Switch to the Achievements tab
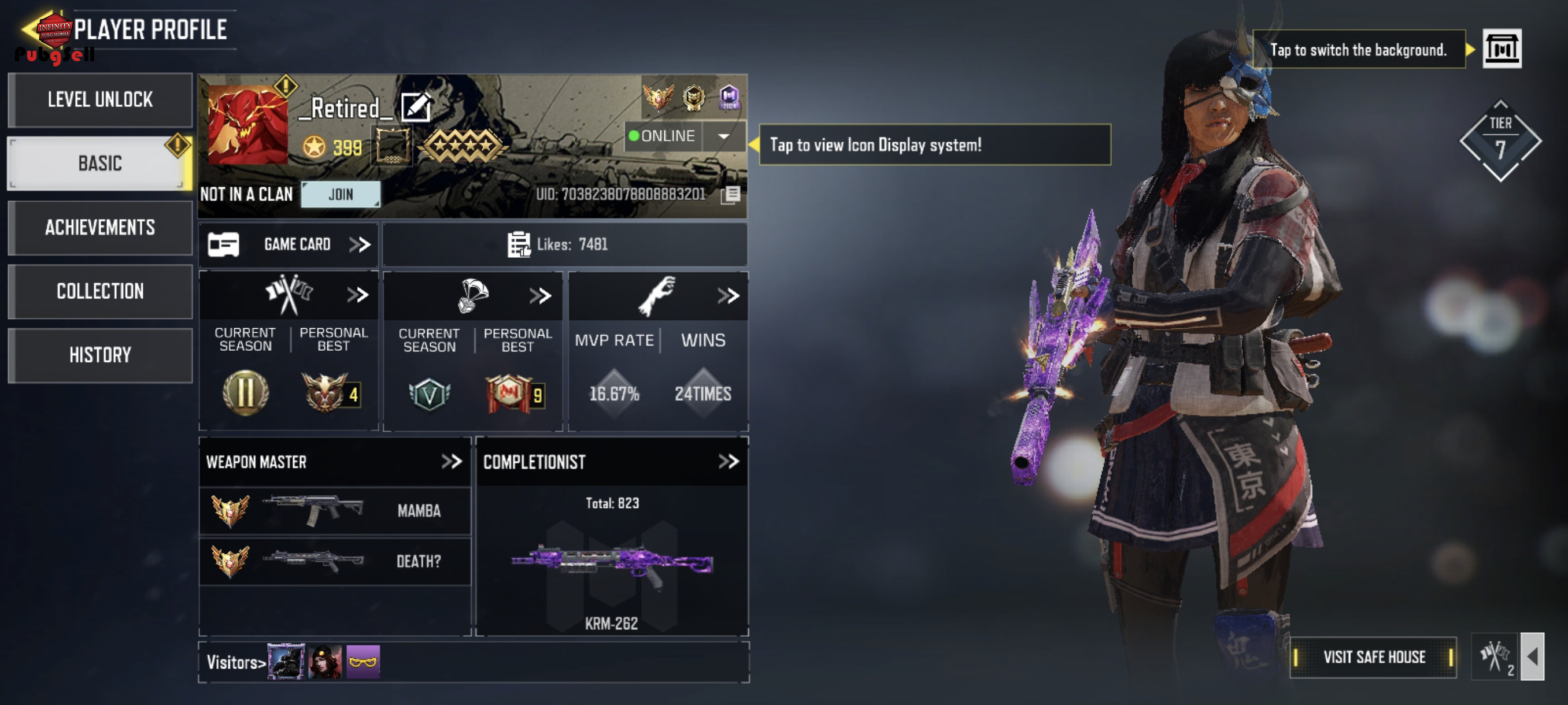This screenshot has height=705, width=1568. pyautogui.click(x=100, y=228)
